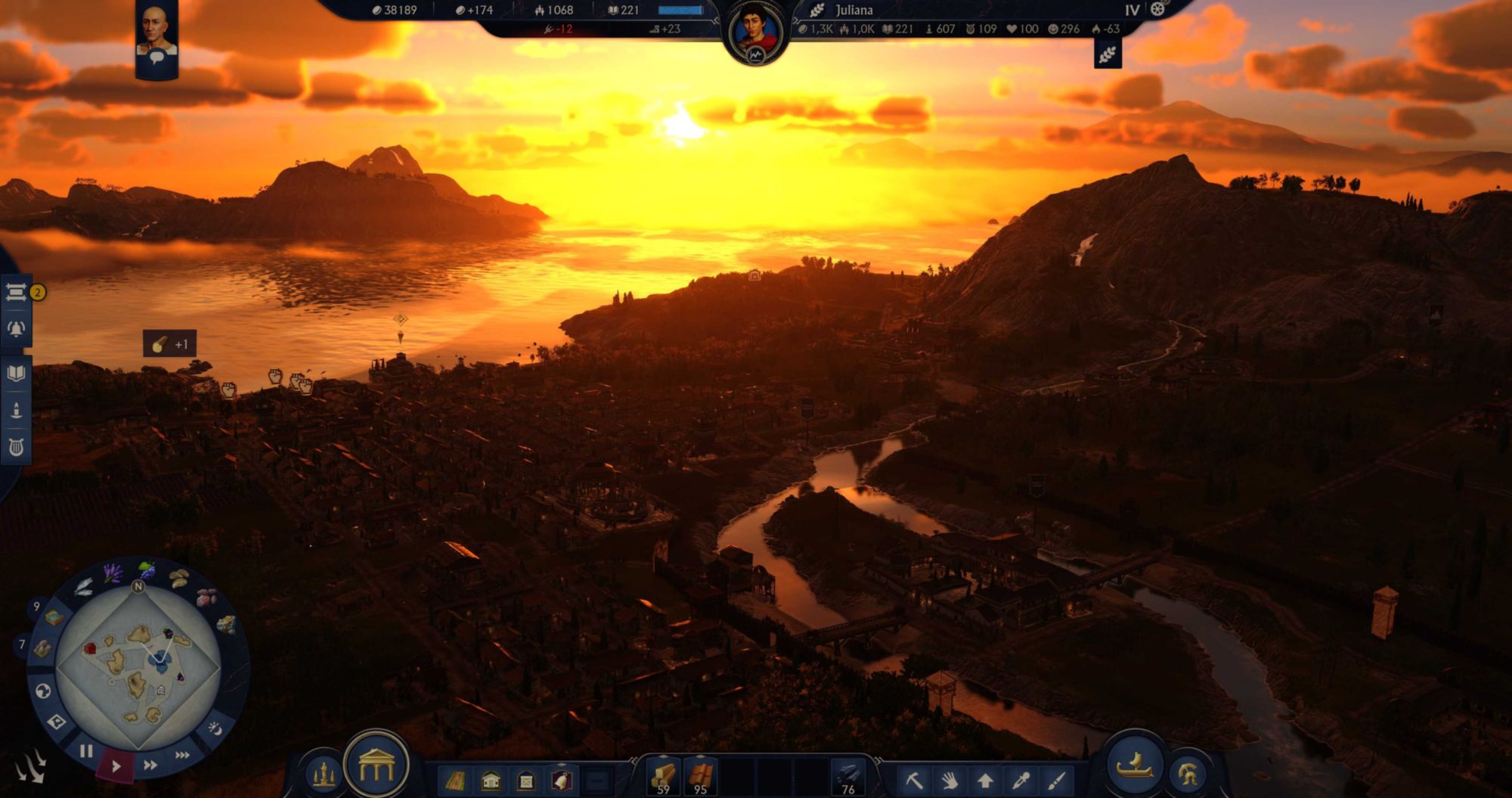This screenshot has height=798, width=1512.
Task: Open the candle icon panel
Action: point(17,411)
